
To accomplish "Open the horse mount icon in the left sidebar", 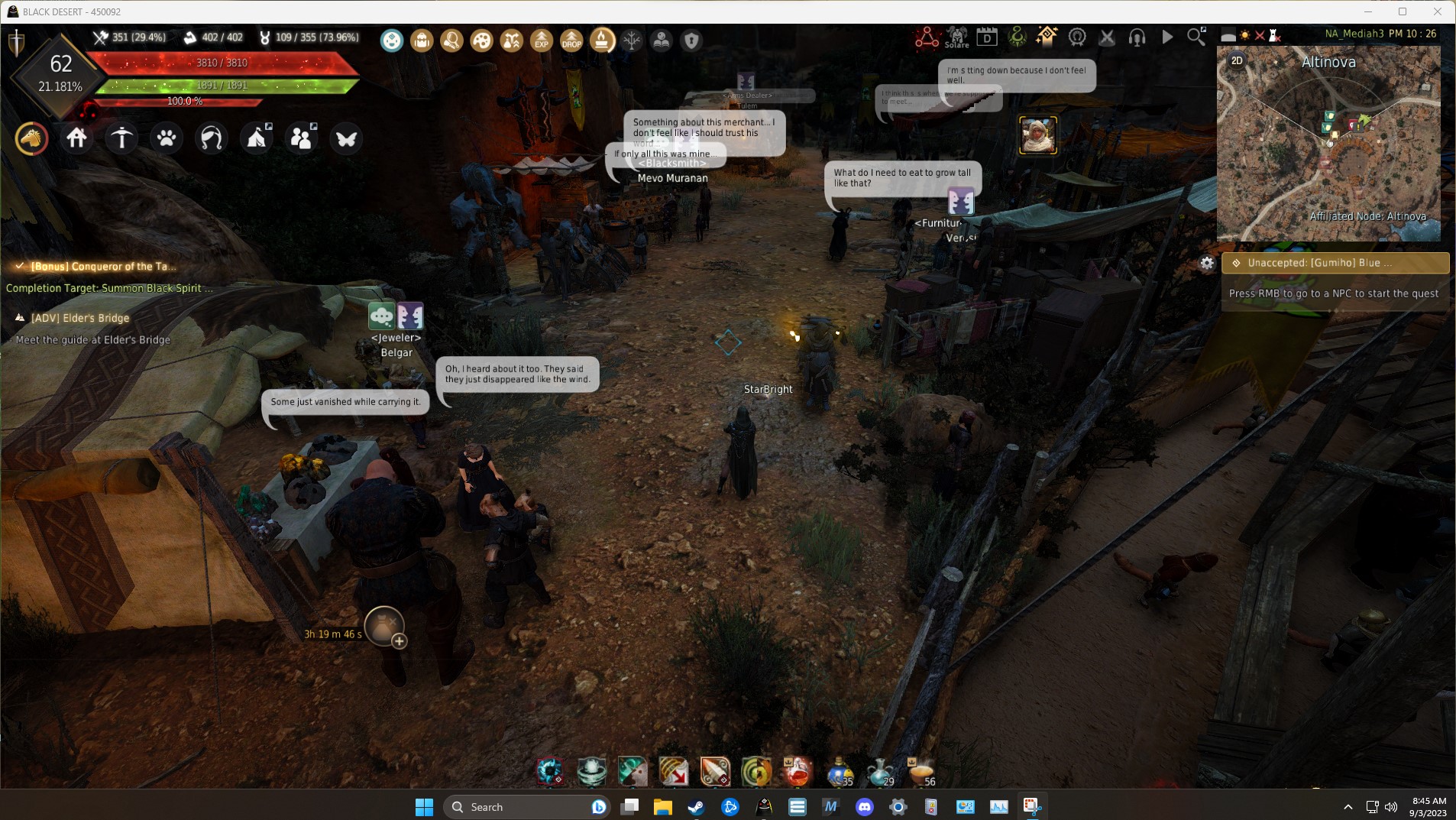I will pyautogui.click(x=31, y=138).
